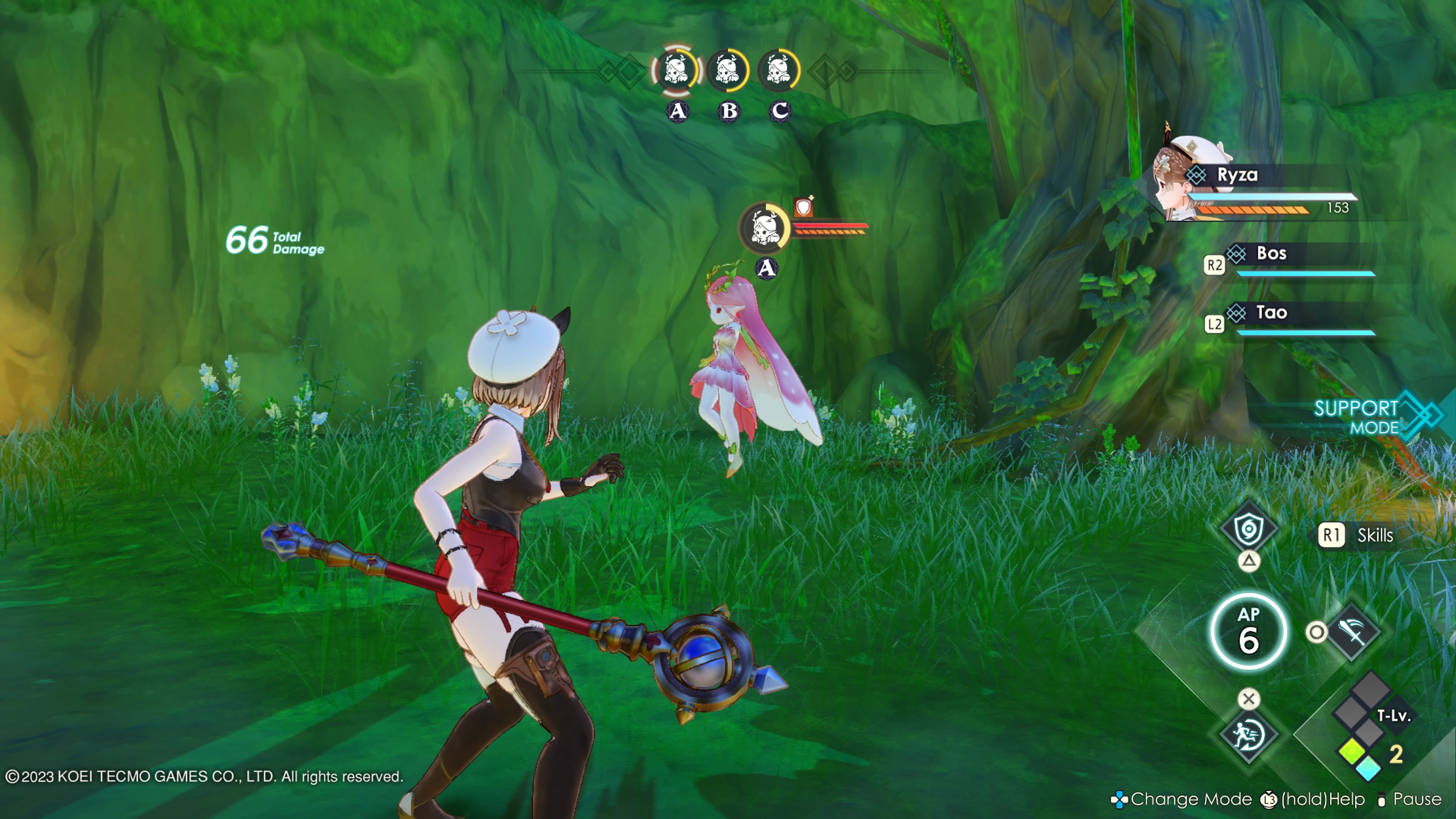The width and height of the screenshot is (1456, 819).
Task: Select enemy C's turn-order portrait
Action: (x=779, y=71)
